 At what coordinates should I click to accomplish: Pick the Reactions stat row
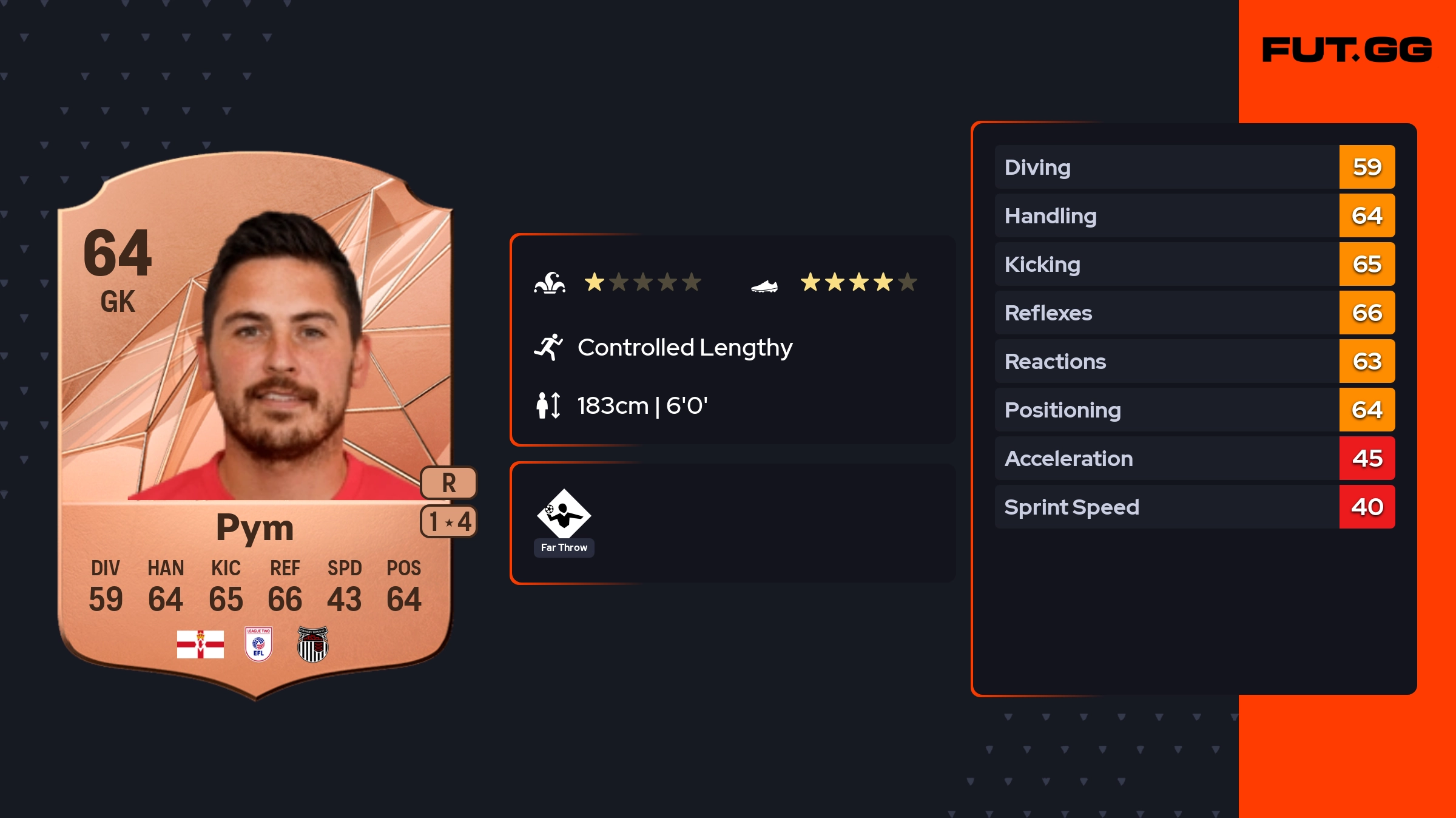pos(1194,361)
